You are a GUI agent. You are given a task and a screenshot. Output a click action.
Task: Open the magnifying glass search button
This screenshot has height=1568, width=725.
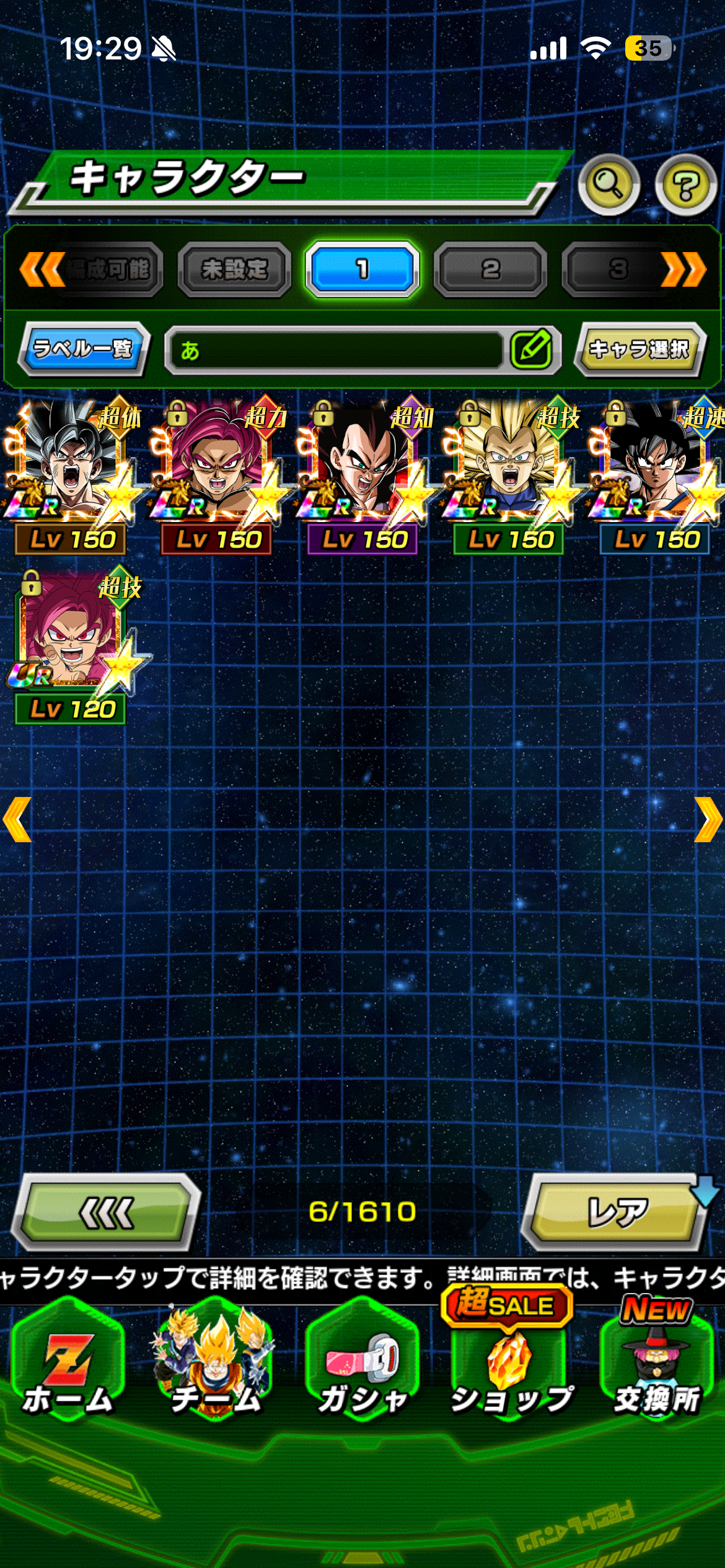point(609,185)
